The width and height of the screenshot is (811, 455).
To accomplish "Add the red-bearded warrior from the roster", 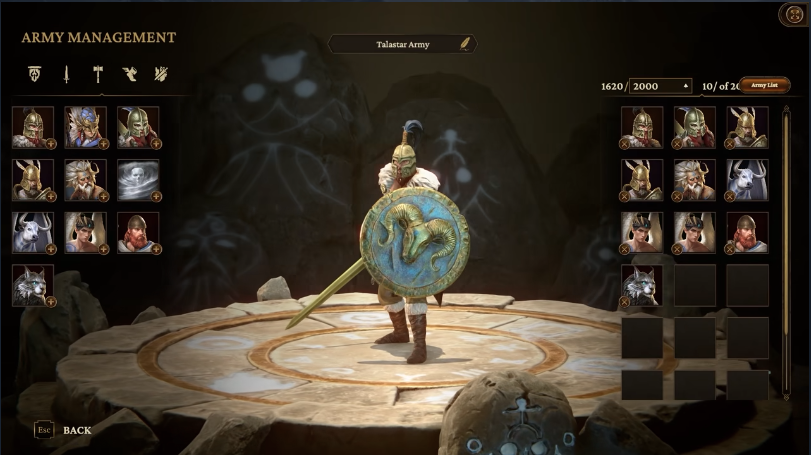I will tap(137, 232).
